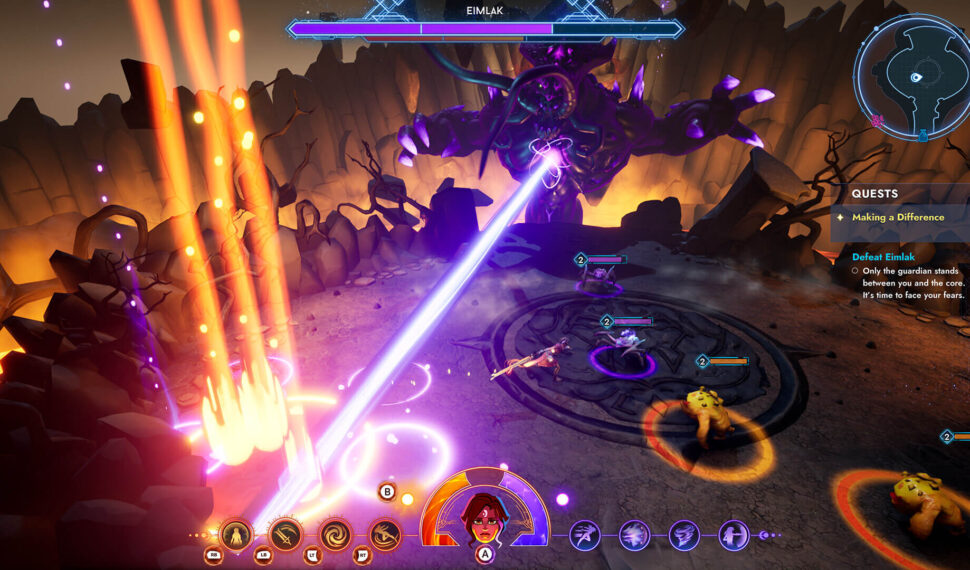Use the purple burst strike ability
The height and width of the screenshot is (570, 970).
click(x=635, y=535)
